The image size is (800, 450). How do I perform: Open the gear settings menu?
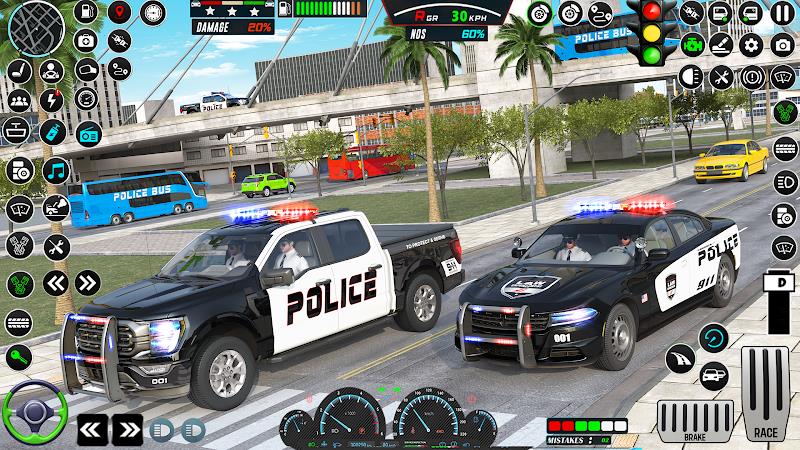point(750,45)
